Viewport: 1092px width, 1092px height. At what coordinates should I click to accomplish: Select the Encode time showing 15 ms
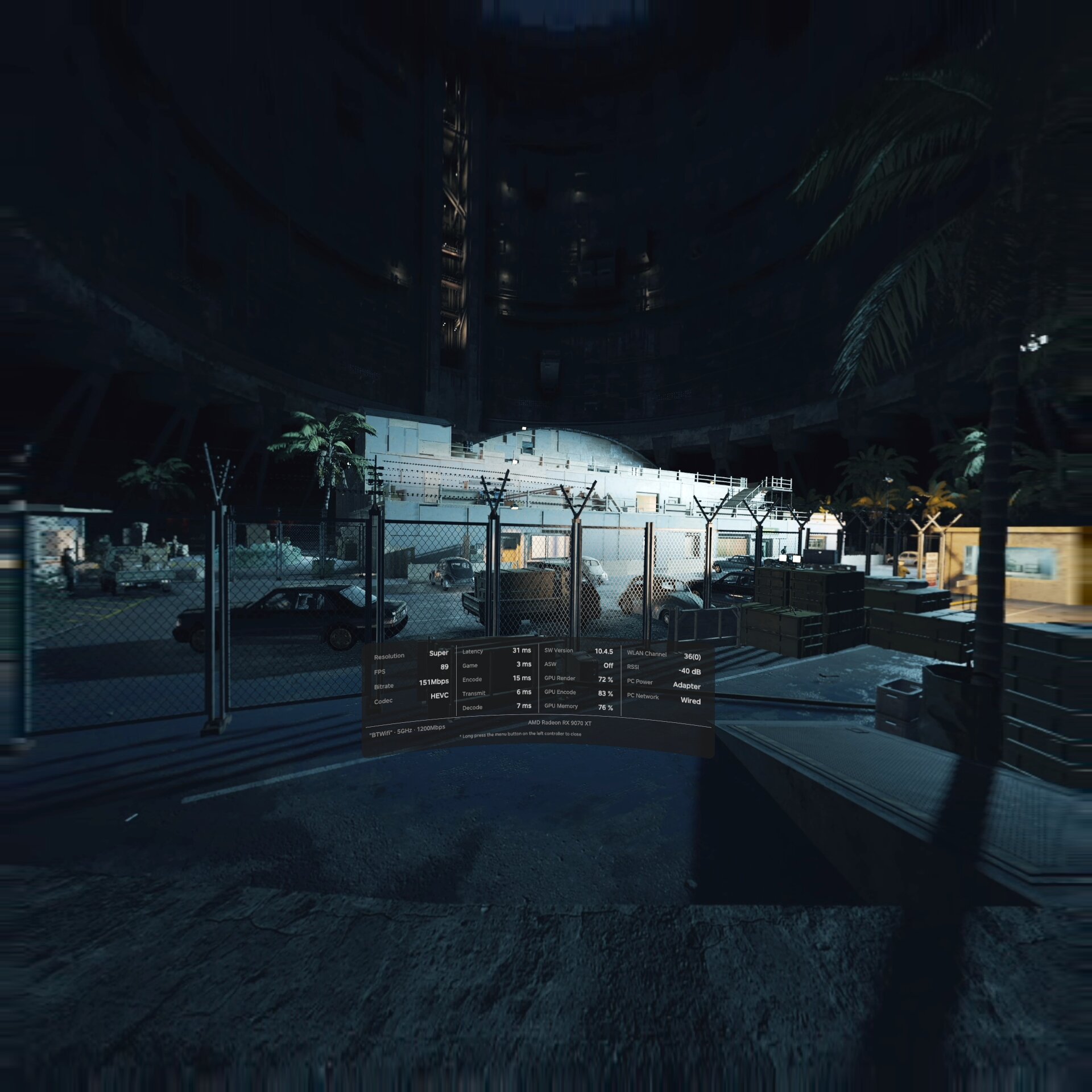tap(521, 679)
